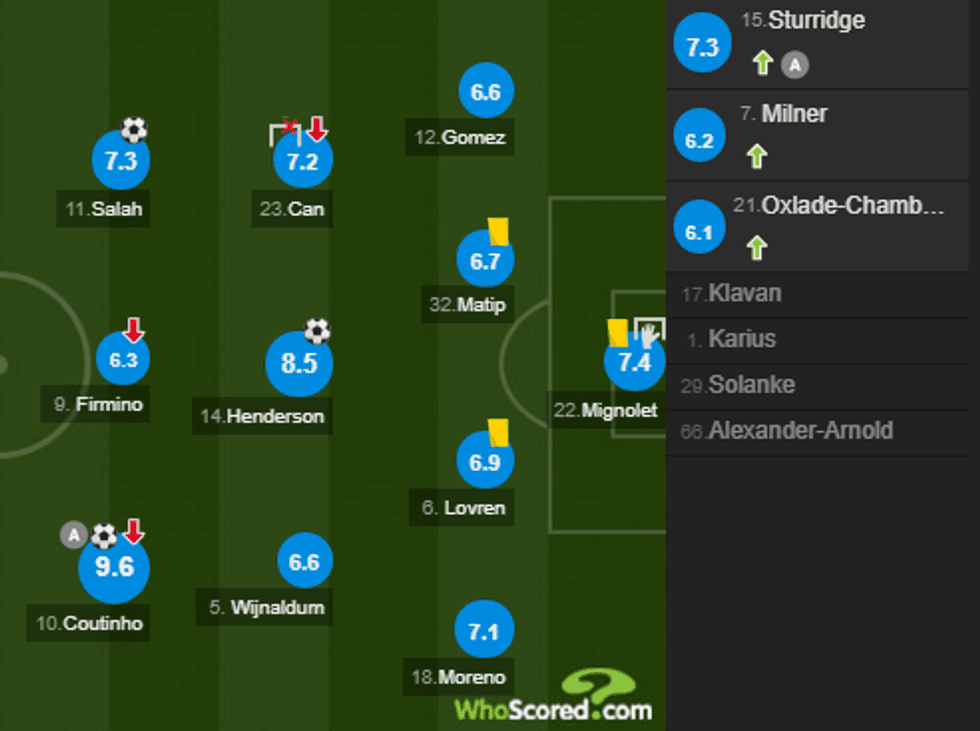Choose Firmino's 6.3 rating circle

(122, 361)
